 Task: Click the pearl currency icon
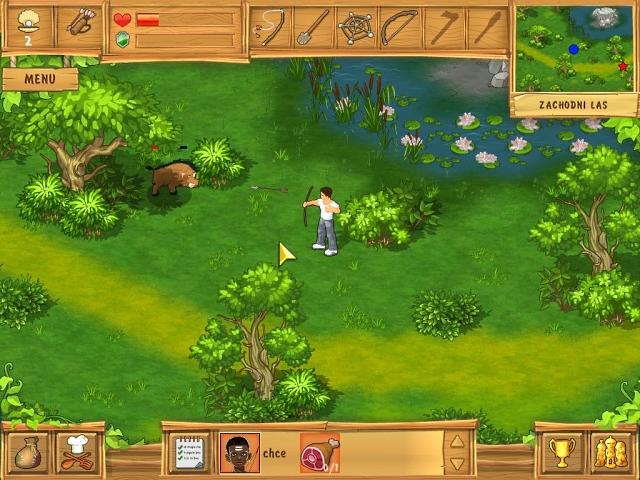coord(27,25)
